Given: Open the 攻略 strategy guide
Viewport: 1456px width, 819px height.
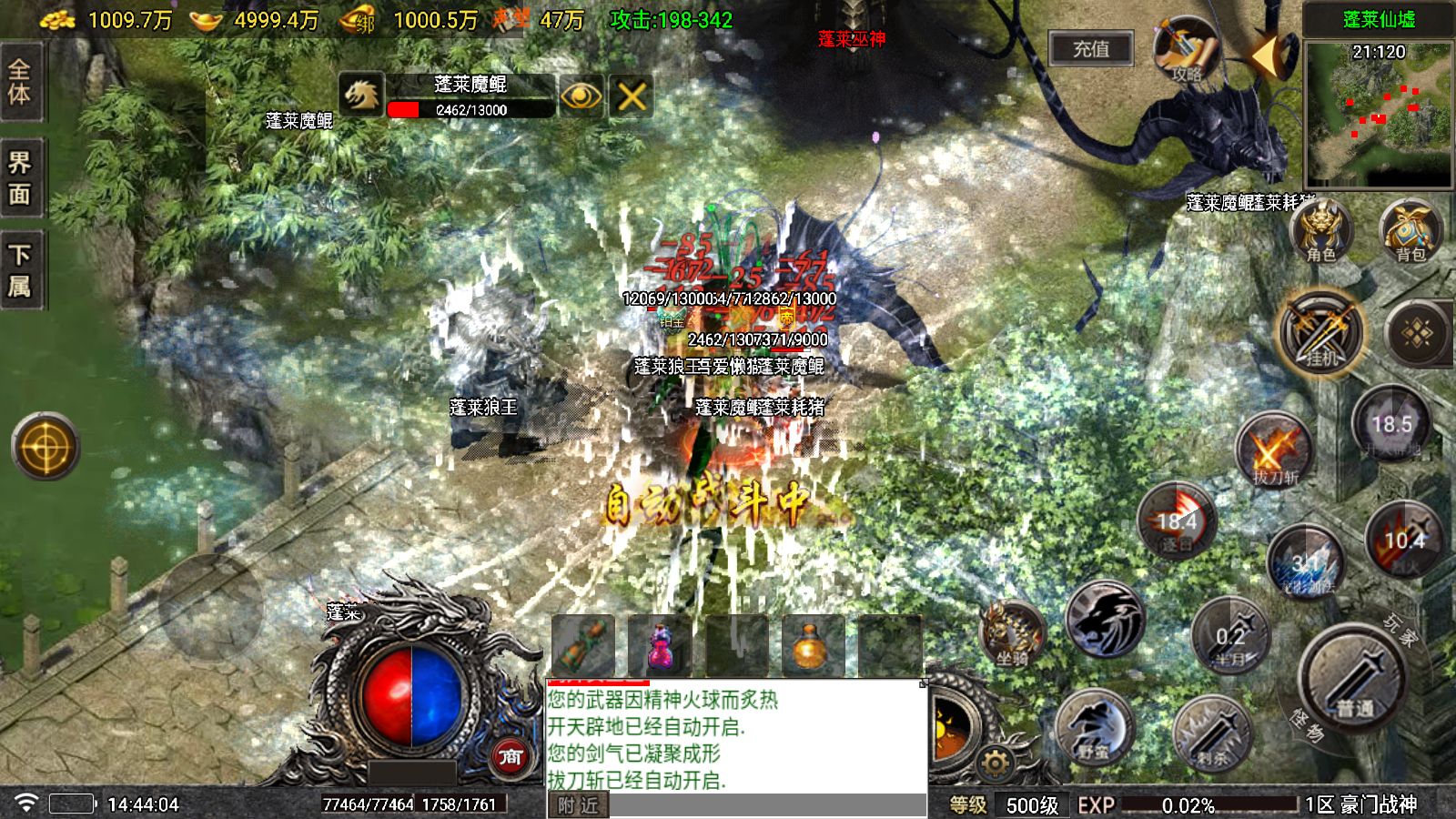Looking at the screenshot, I should coord(1185,49).
